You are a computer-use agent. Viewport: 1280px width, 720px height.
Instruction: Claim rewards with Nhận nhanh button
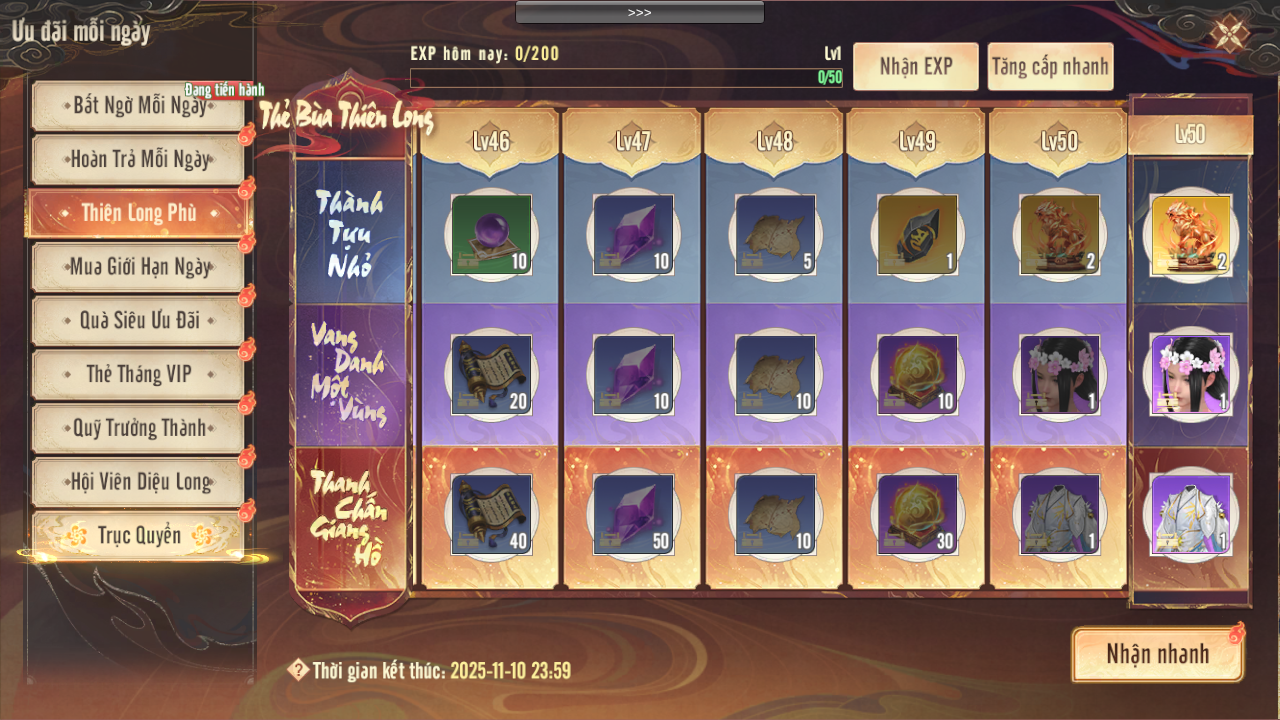click(x=1157, y=655)
